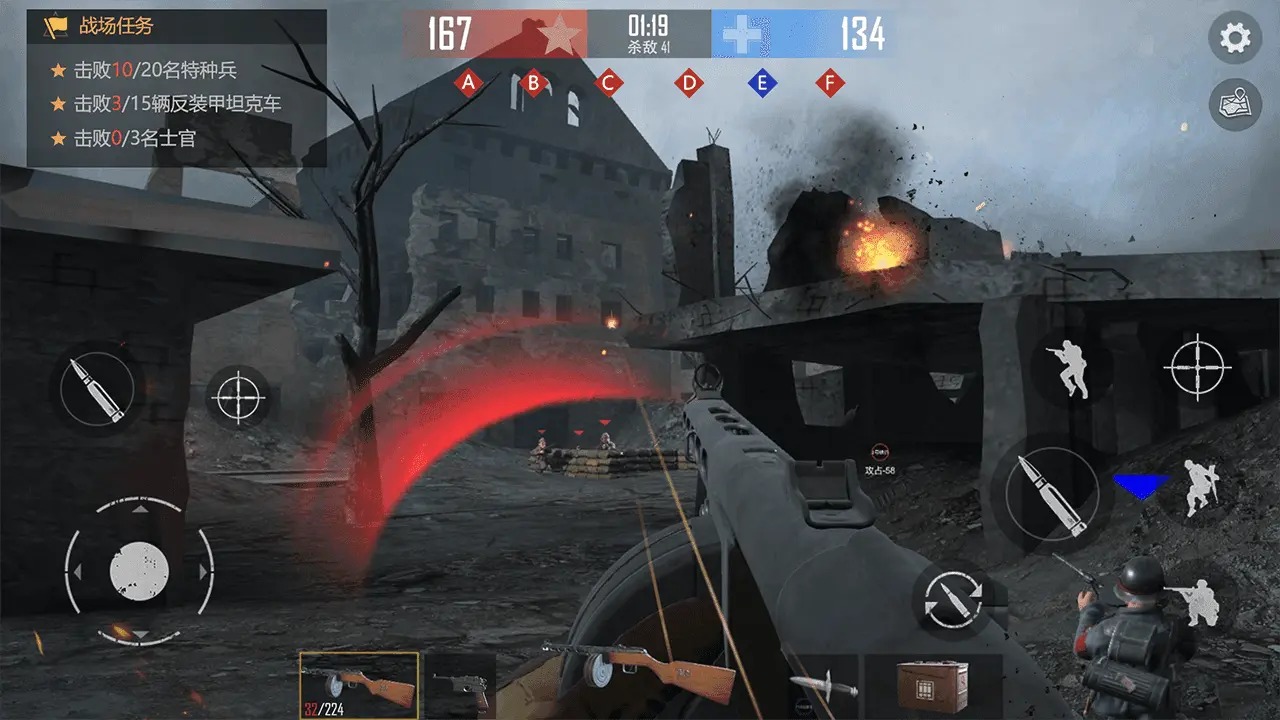Equip the combat knife slot
The width and height of the screenshot is (1280, 720).
point(823,687)
